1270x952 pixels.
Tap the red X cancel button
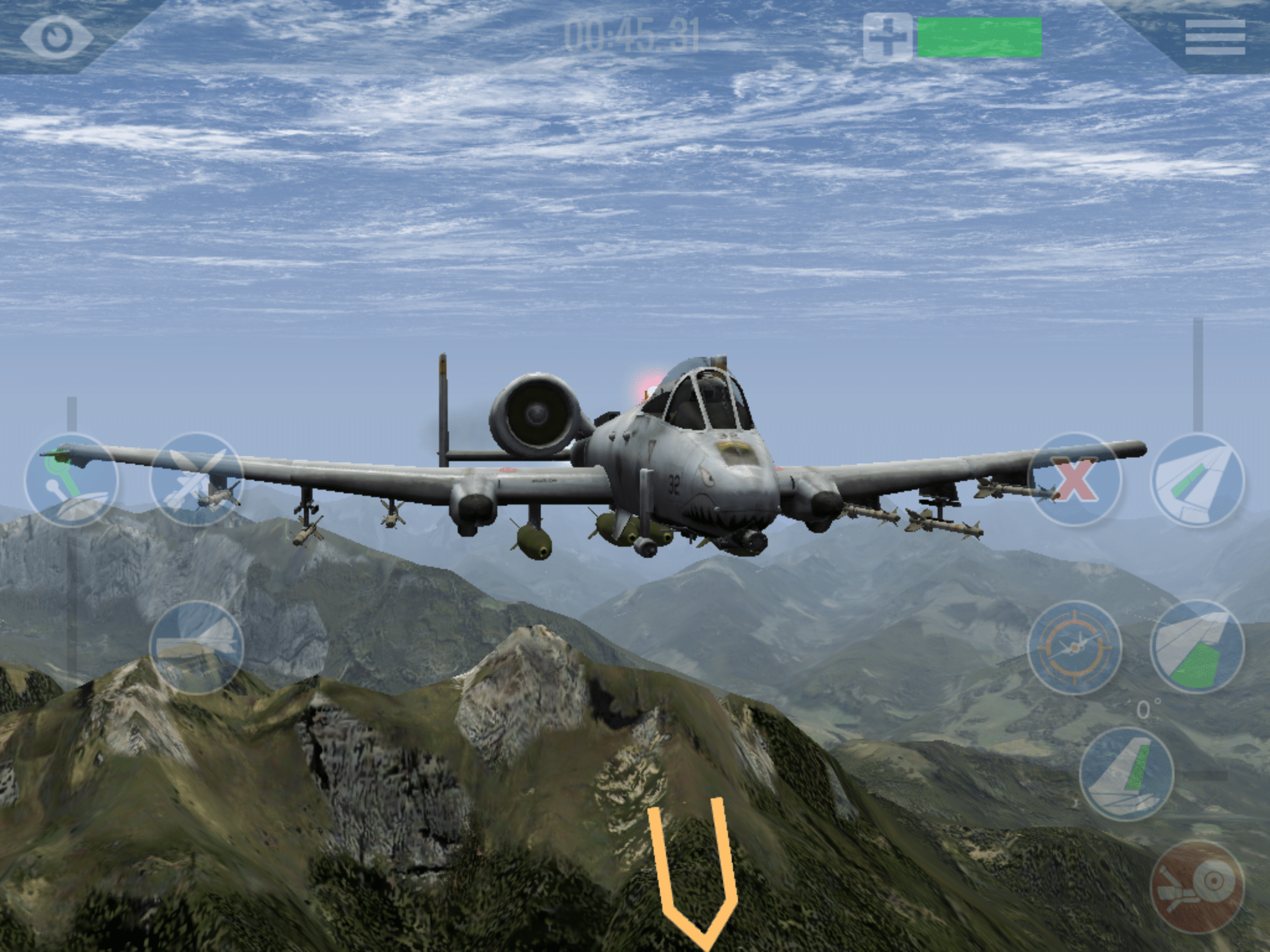click(1075, 480)
